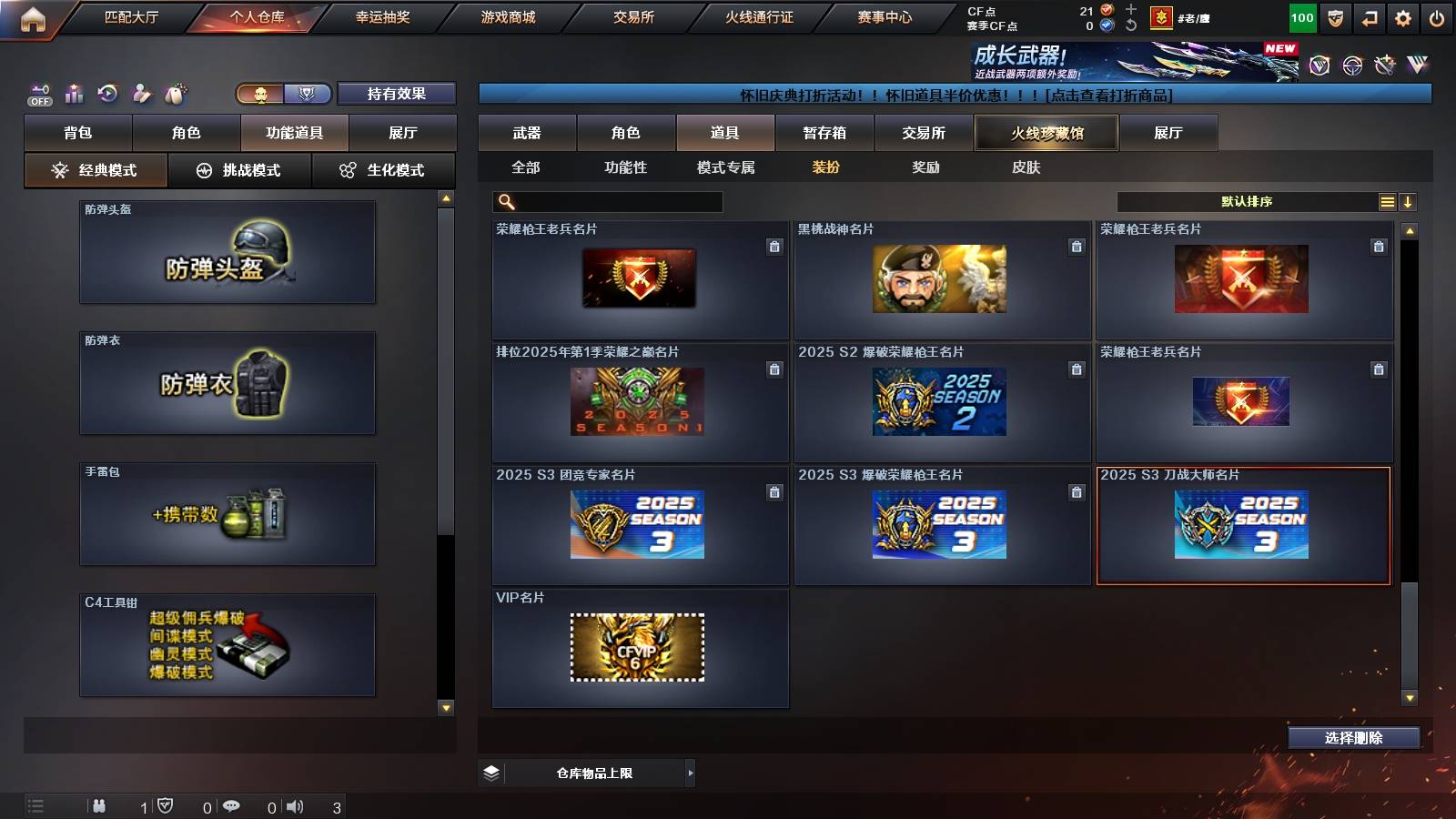Switch to the 火线珍藏馆 tab
This screenshot has height=819, width=1456.
pyautogui.click(x=1046, y=133)
